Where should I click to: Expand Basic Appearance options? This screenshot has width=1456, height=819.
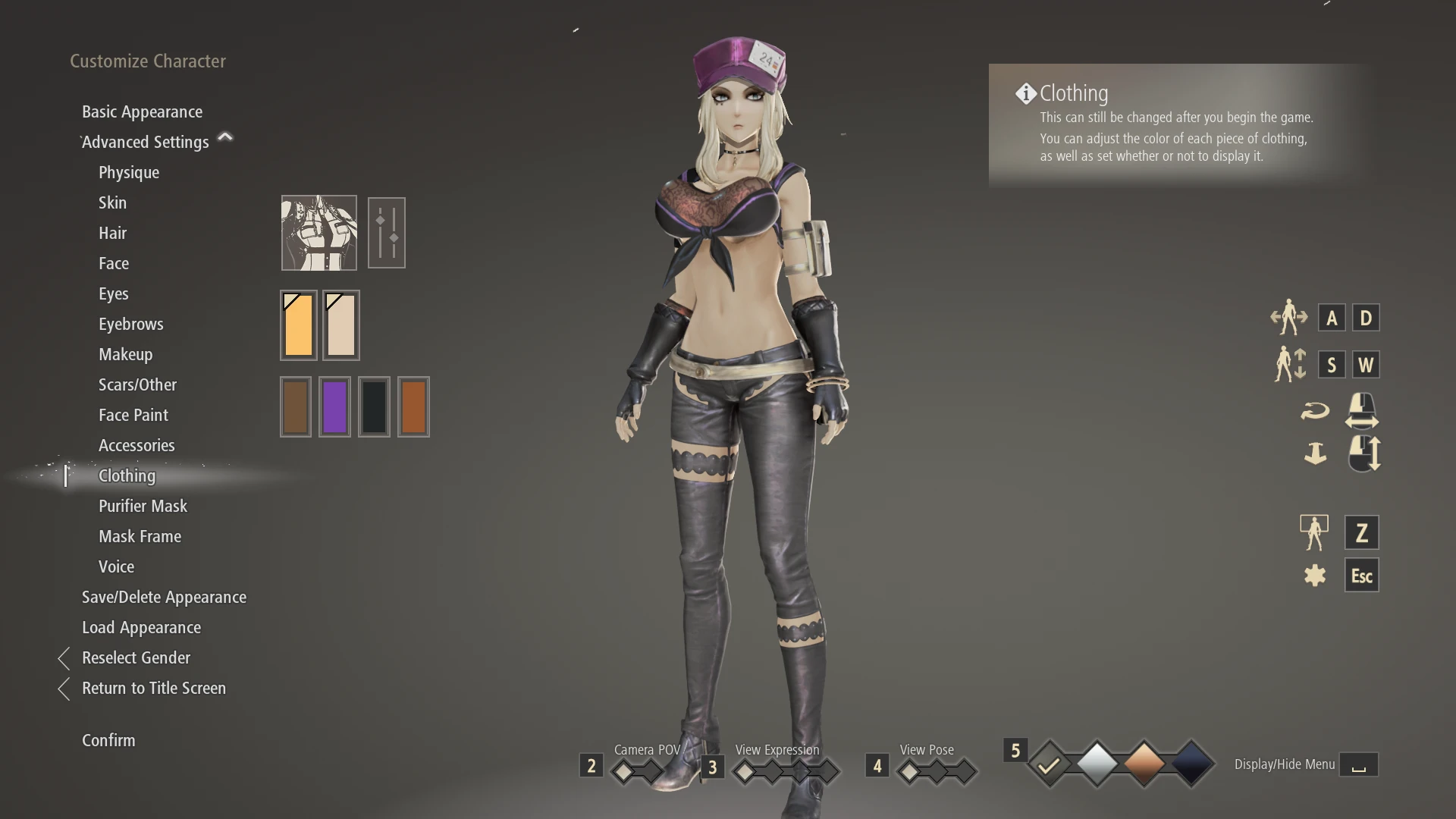click(142, 111)
